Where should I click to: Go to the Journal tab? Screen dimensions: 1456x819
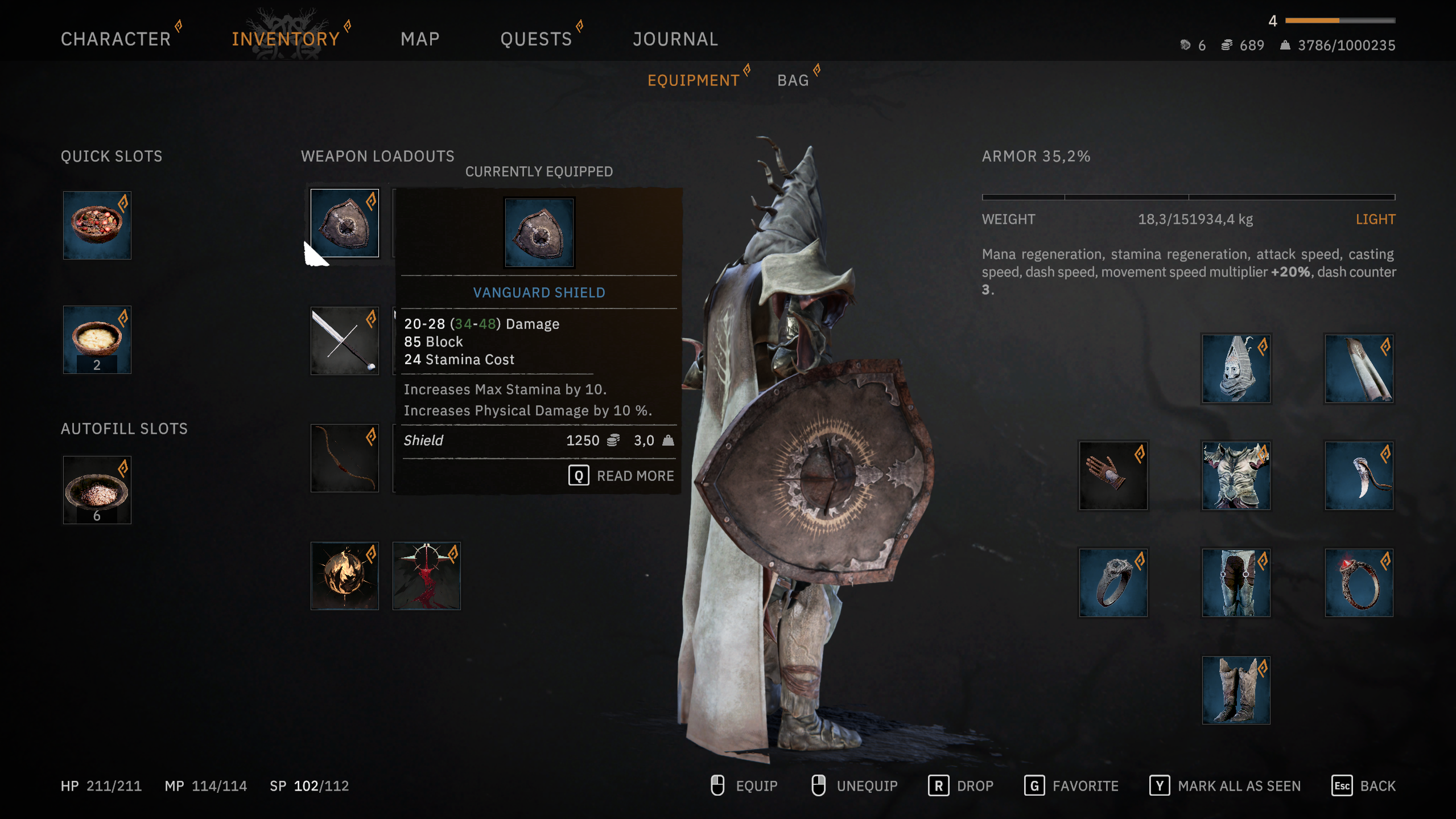(x=675, y=39)
